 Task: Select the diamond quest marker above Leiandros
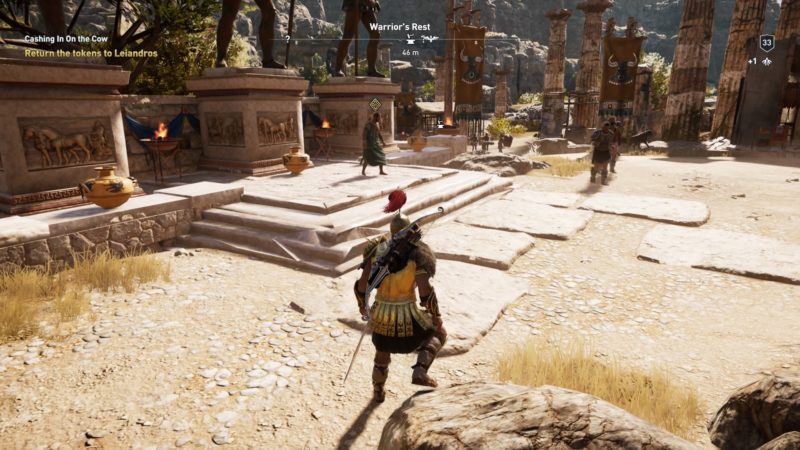(374, 104)
